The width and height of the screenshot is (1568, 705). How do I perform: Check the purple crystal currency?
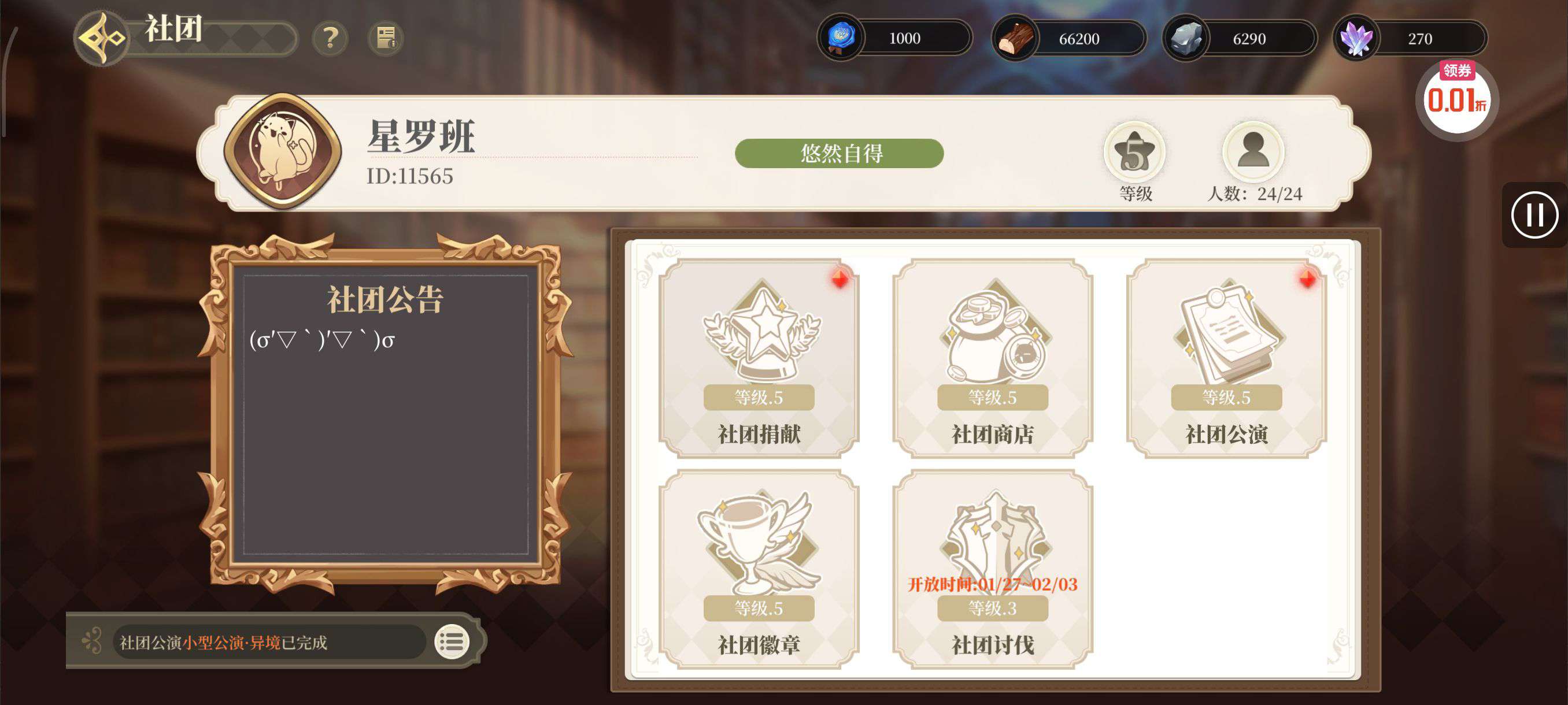pos(1356,39)
